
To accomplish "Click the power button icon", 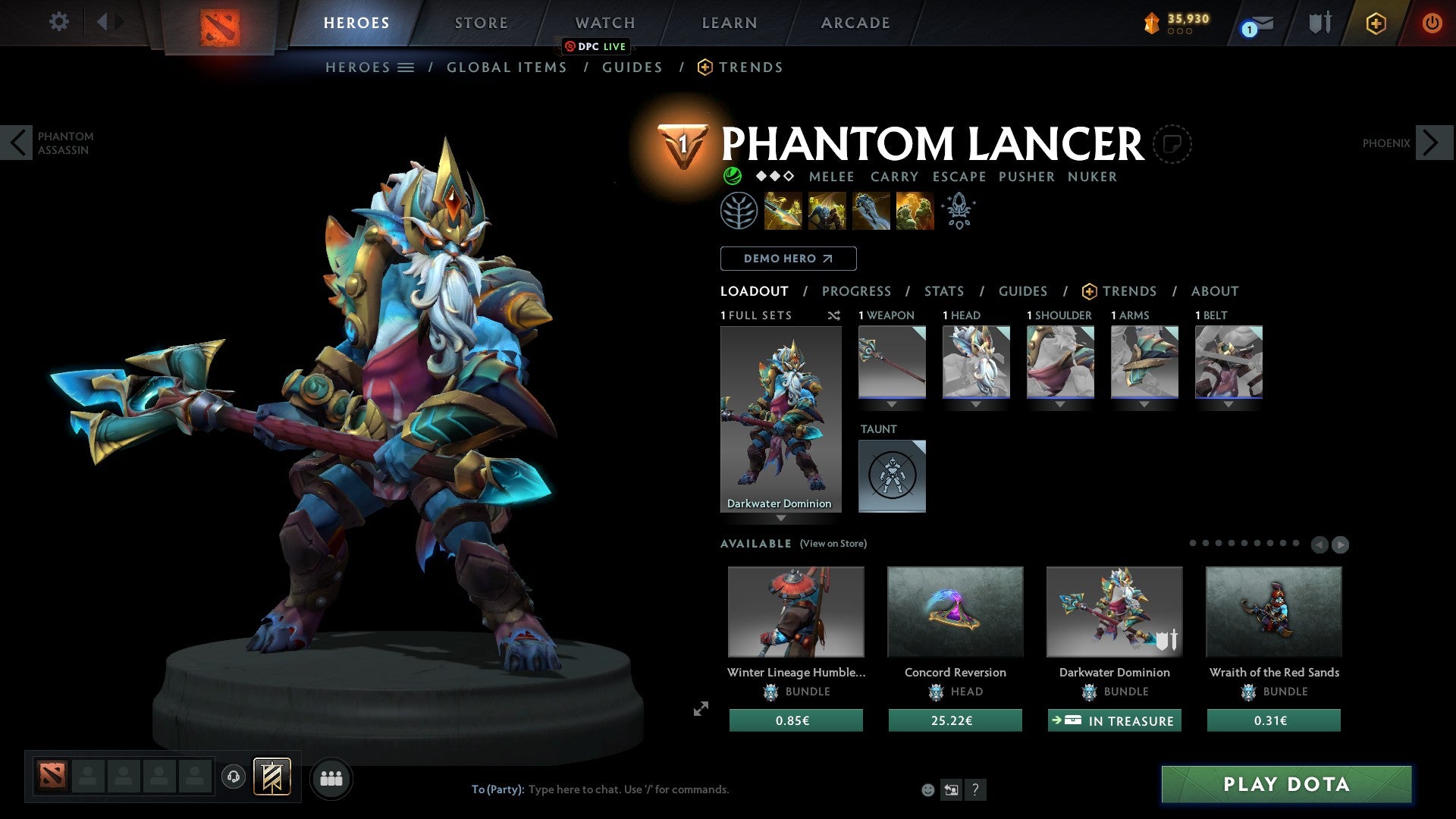I will tap(1432, 24).
